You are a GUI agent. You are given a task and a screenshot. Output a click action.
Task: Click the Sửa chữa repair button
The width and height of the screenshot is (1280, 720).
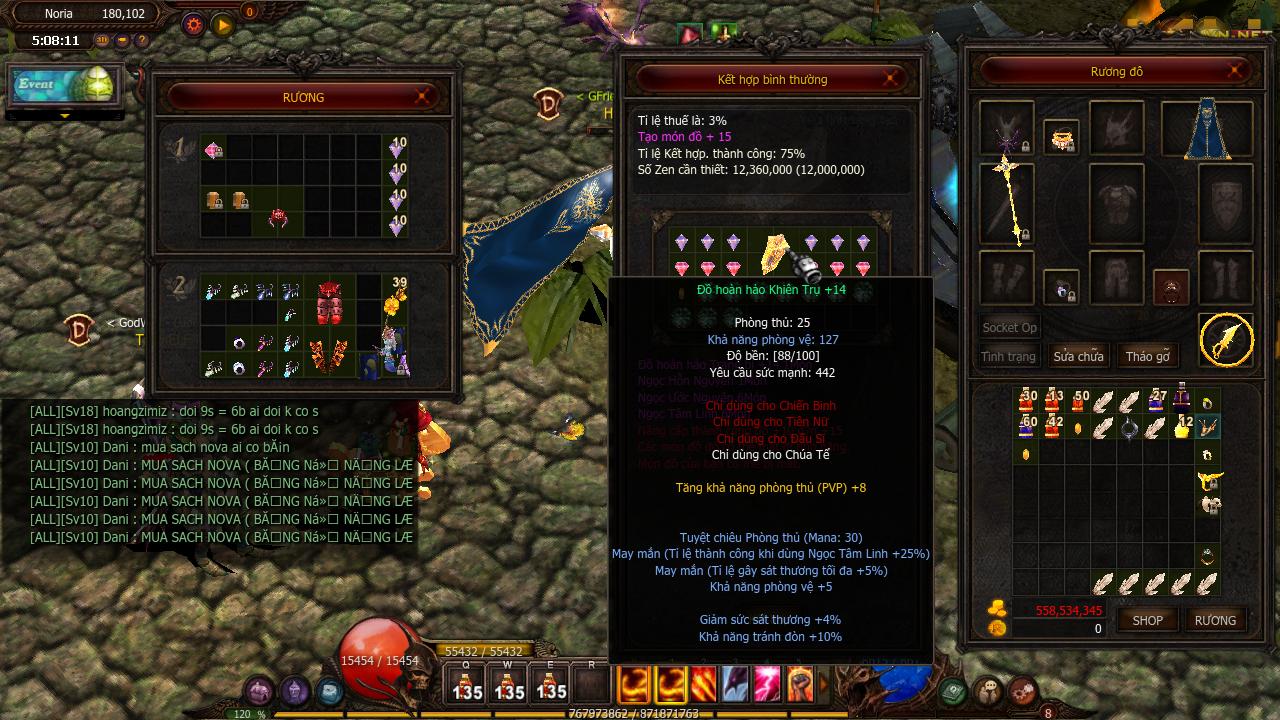pos(1078,356)
